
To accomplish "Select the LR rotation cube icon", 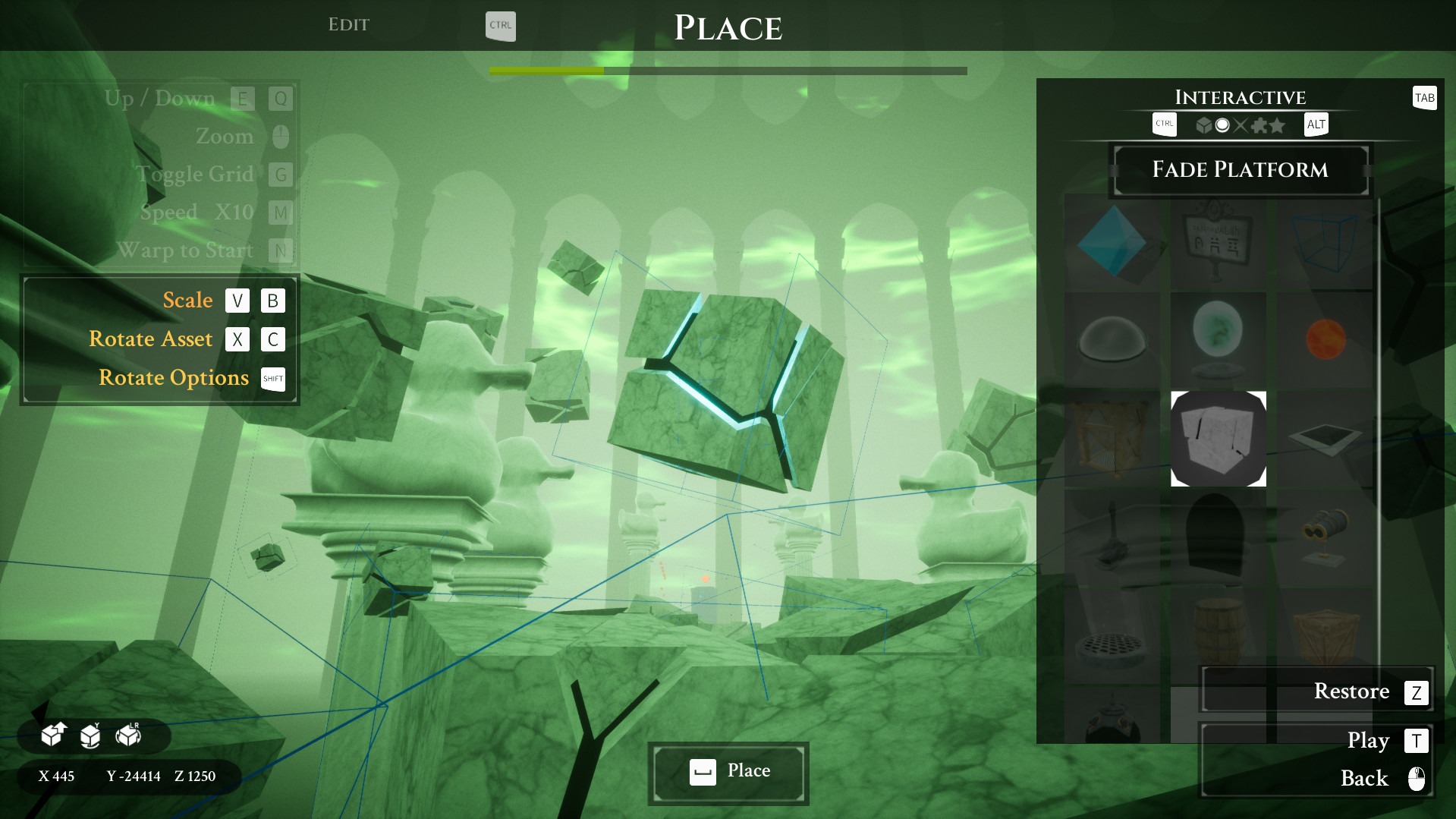I will [x=126, y=735].
